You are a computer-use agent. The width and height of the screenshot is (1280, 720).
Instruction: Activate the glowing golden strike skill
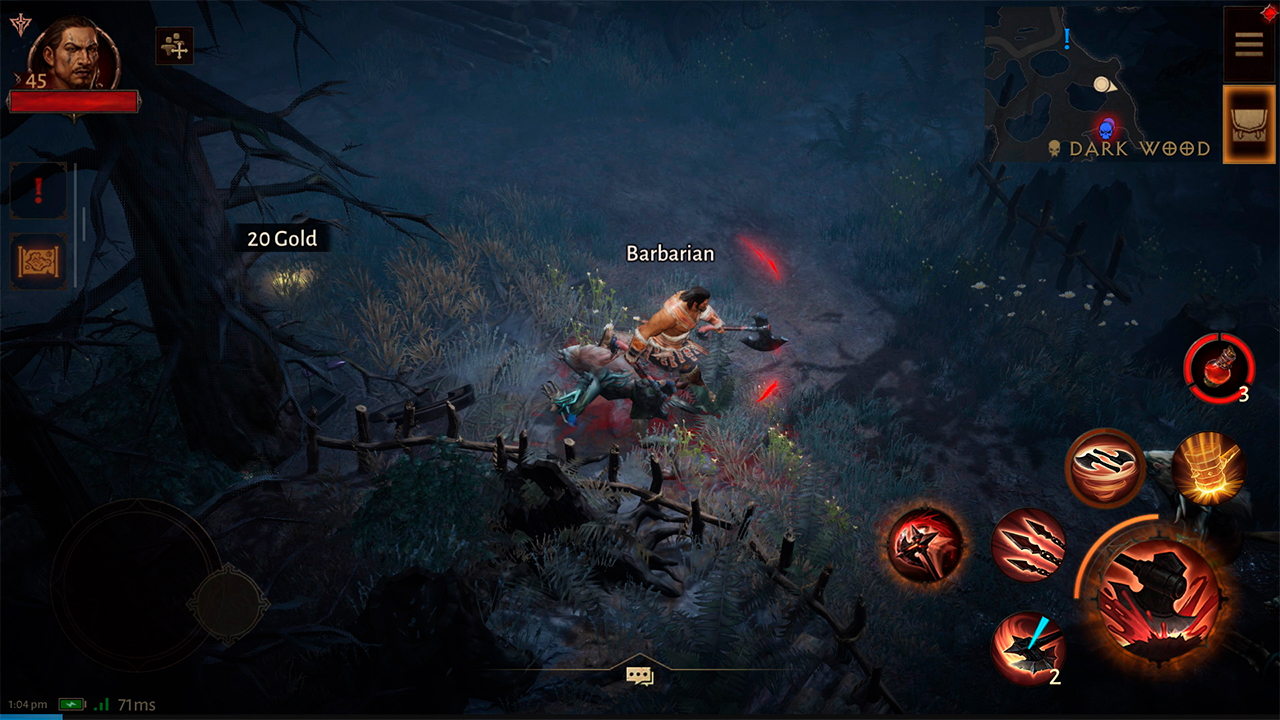coord(1208,468)
